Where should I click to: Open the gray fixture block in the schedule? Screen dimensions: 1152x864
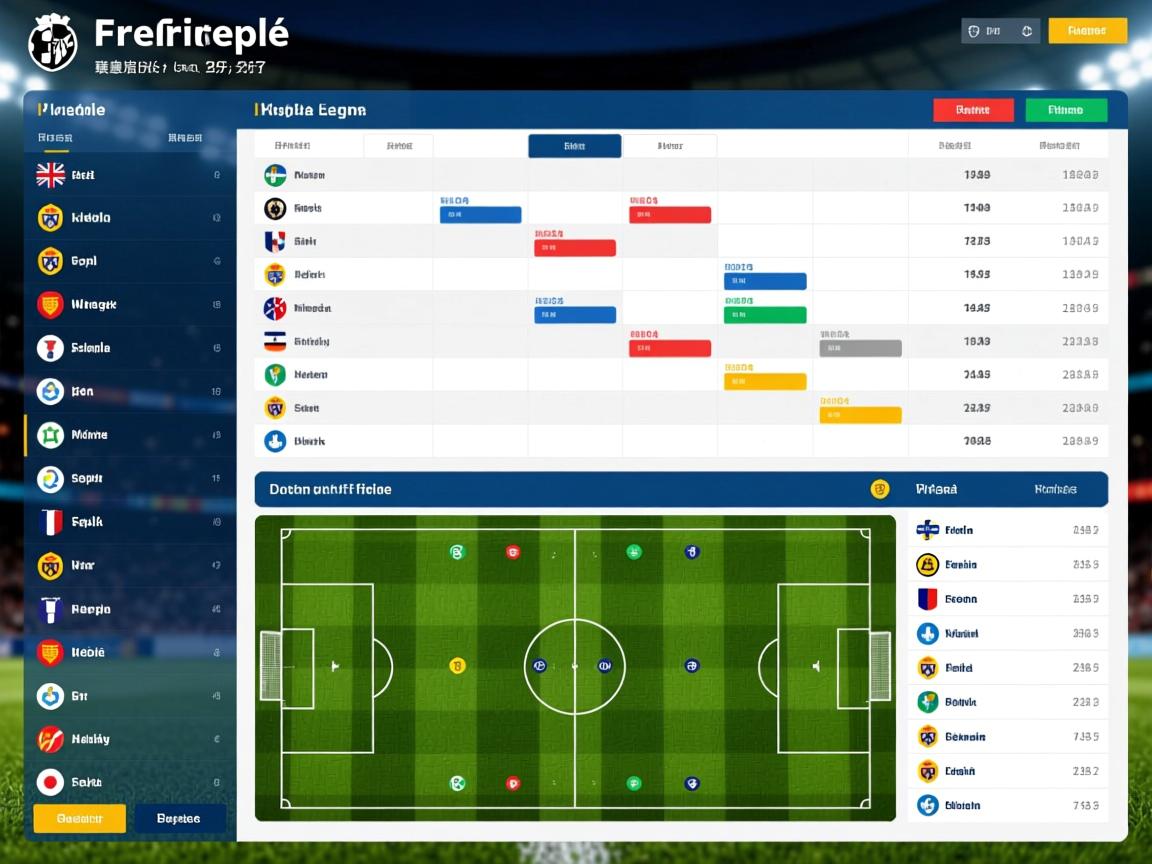[860, 348]
